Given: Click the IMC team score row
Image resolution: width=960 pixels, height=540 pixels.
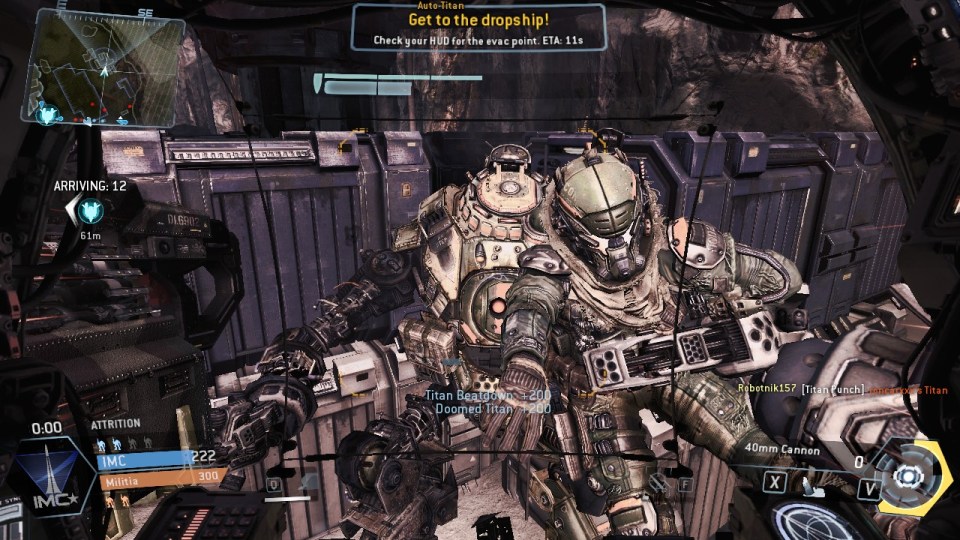Looking at the screenshot, I should (x=160, y=458).
